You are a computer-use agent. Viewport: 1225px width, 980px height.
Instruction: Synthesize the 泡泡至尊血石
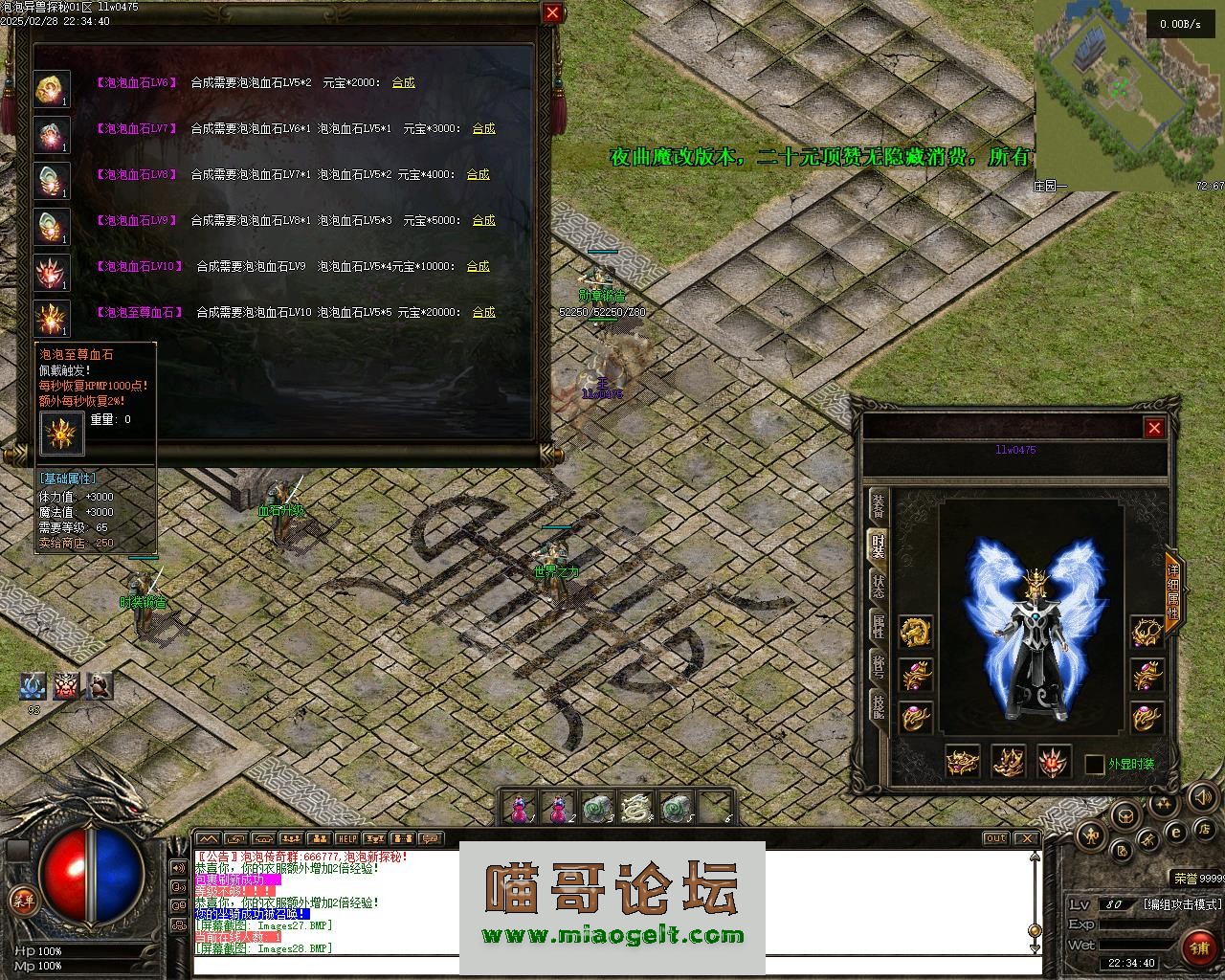tap(483, 312)
